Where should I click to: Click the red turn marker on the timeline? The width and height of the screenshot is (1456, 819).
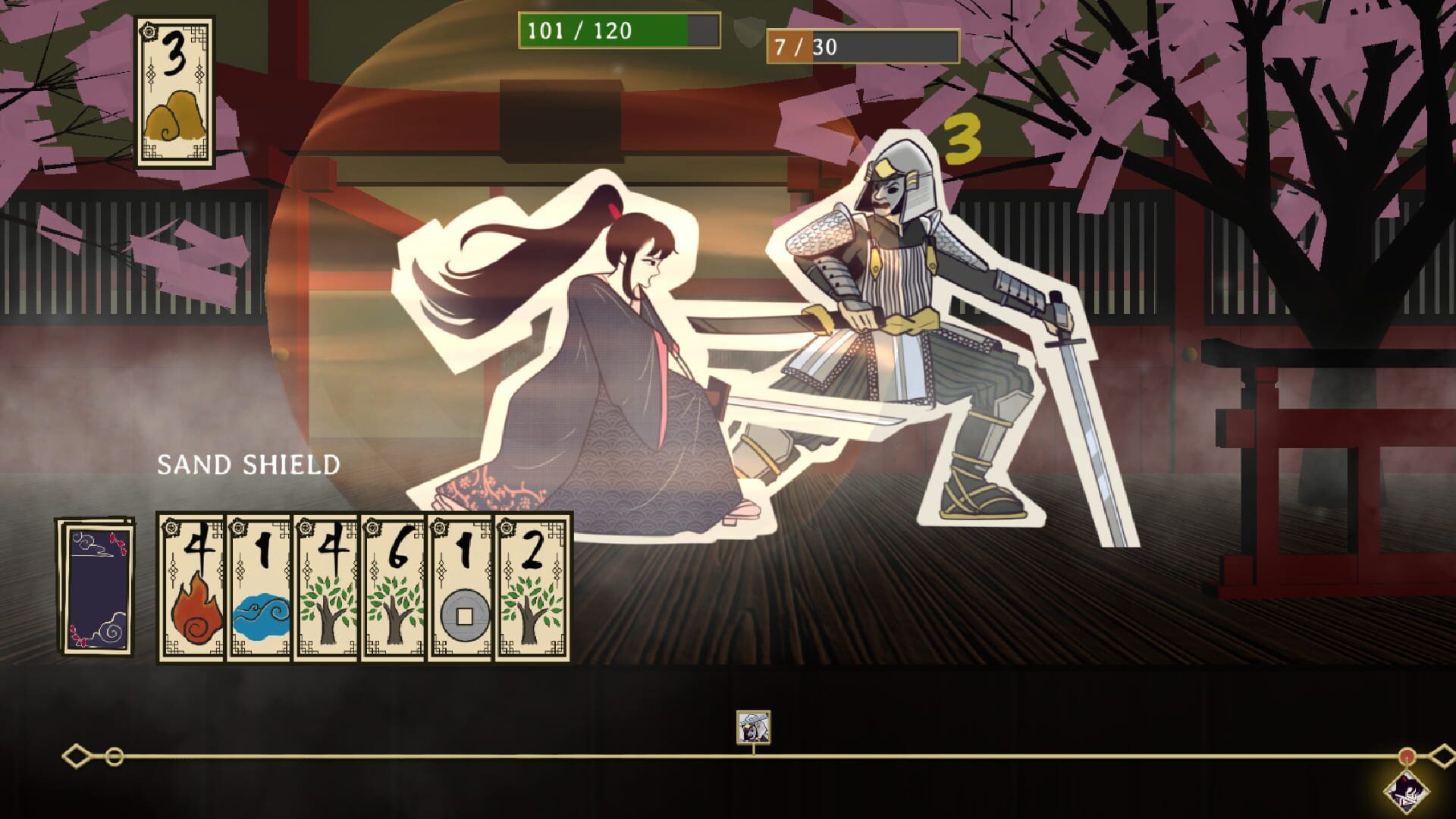tap(1407, 755)
